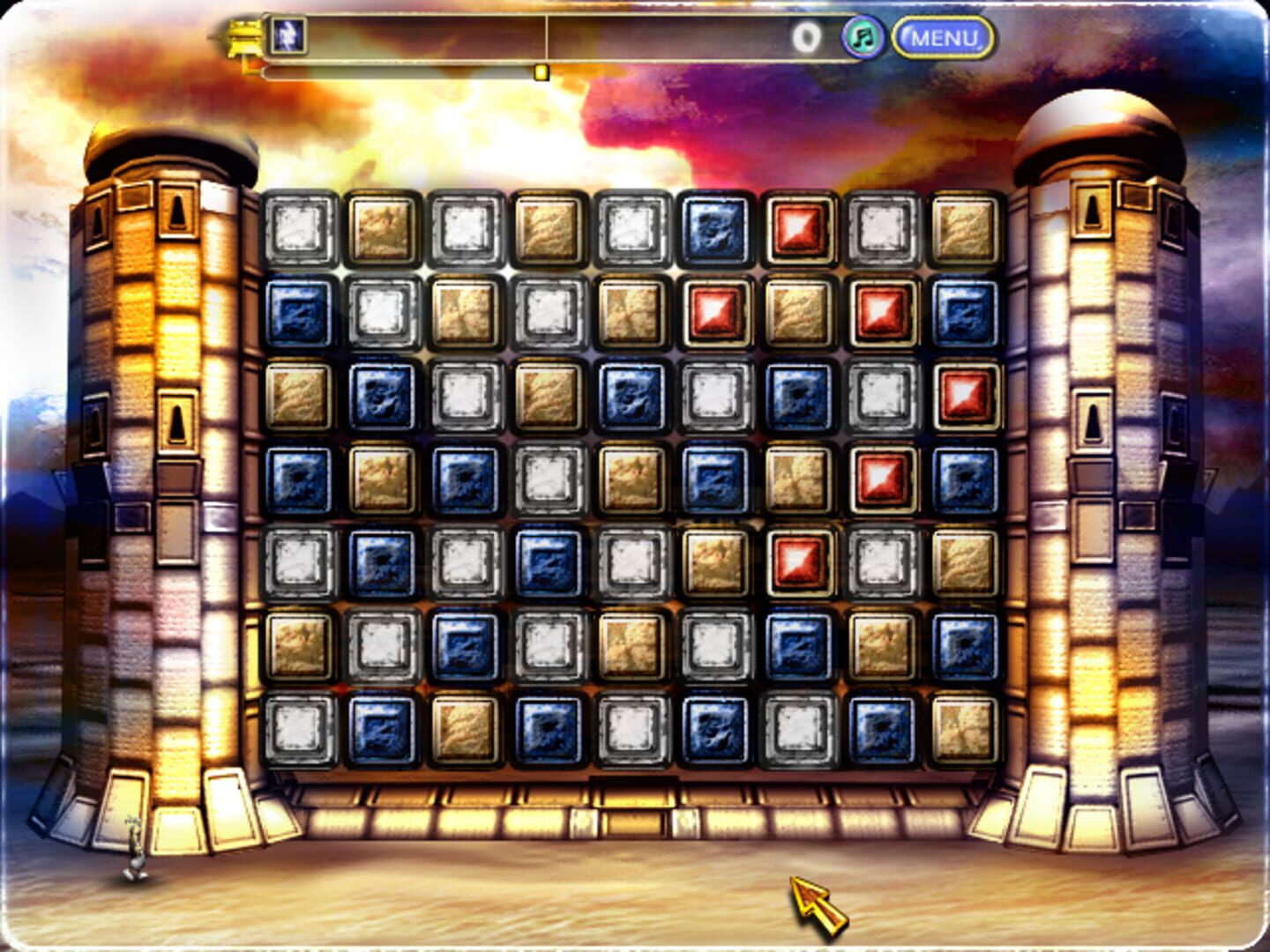The image size is (1270, 952).
Task: Click the white block at the grid's top-left corner
Action: point(302,232)
